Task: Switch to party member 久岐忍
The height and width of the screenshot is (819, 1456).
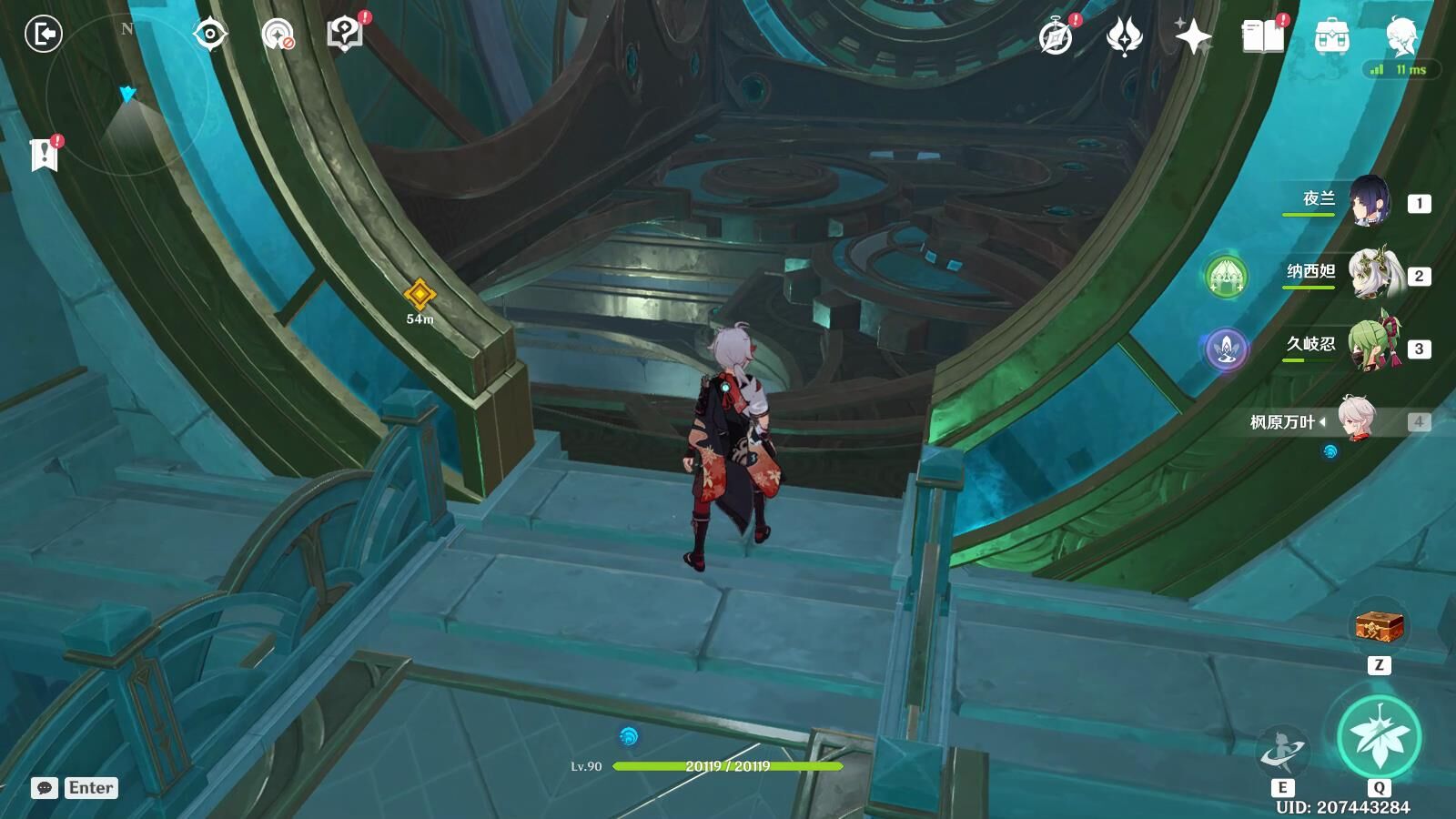Action: click(x=1371, y=348)
